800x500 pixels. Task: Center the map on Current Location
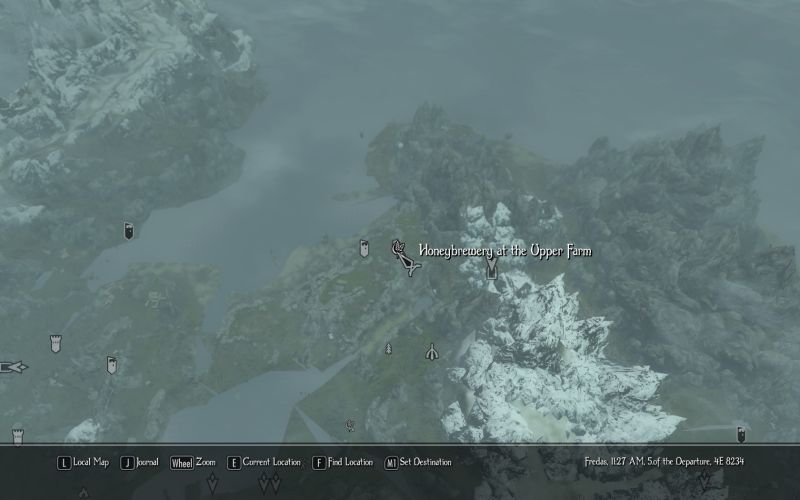(264, 462)
